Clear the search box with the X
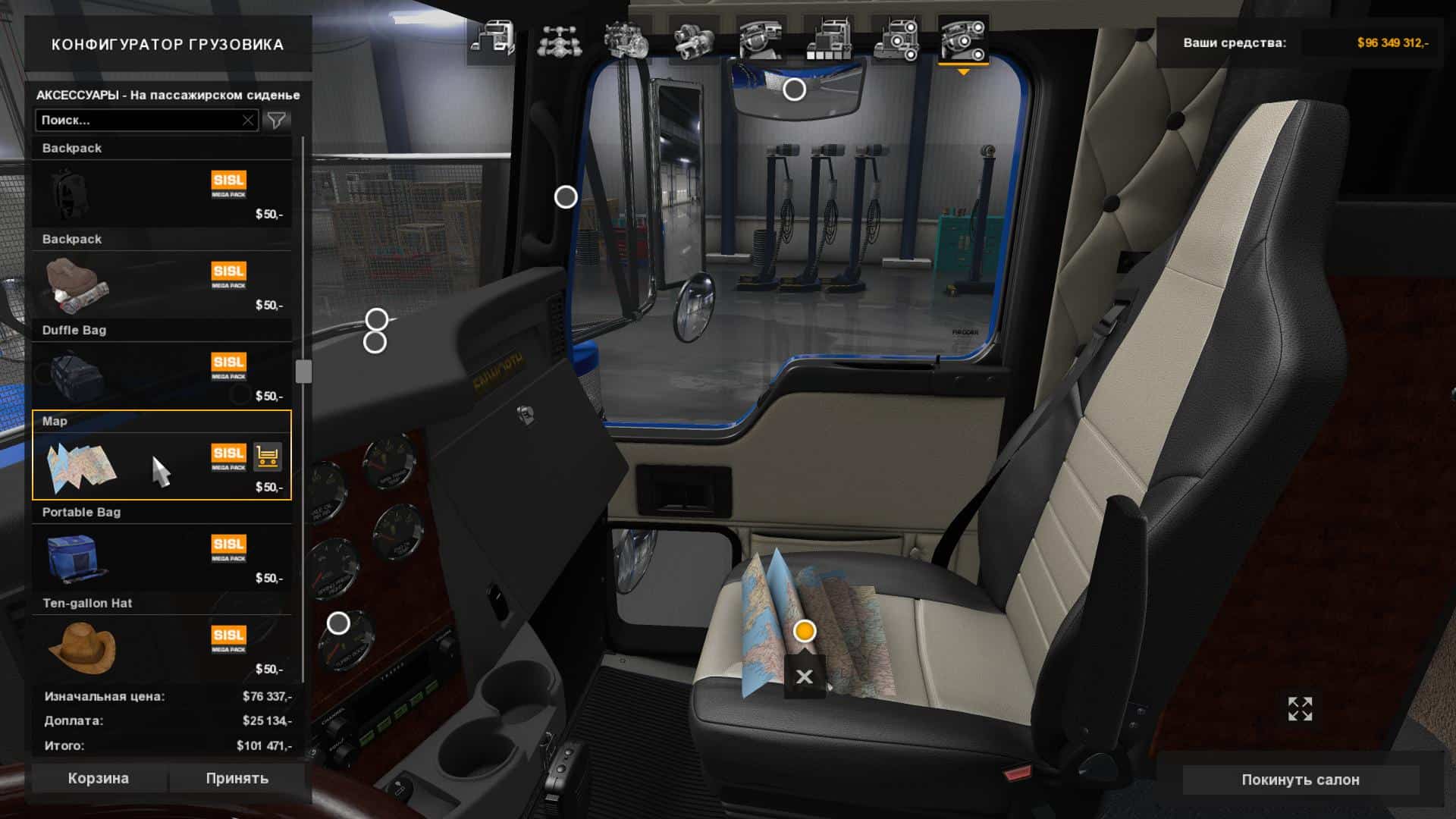 pyautogui.click(x=248, y=120)
